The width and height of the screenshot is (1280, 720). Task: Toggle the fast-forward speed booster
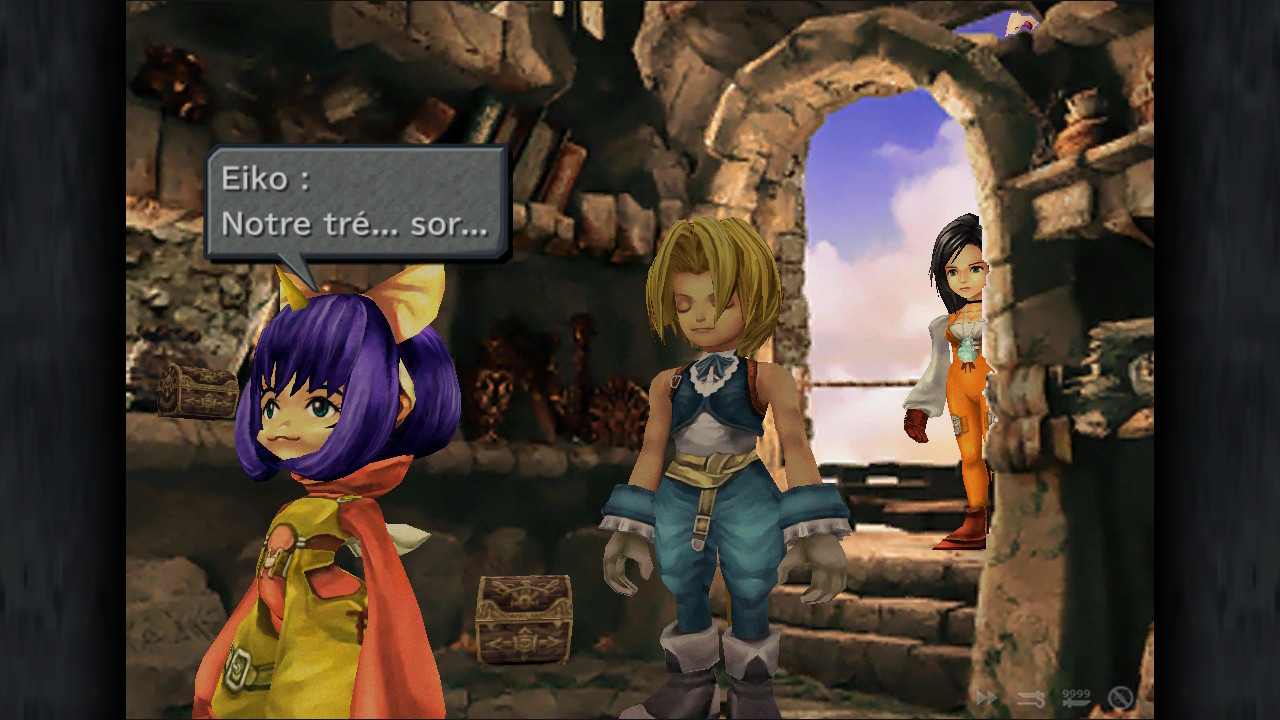tap(986, 697)
